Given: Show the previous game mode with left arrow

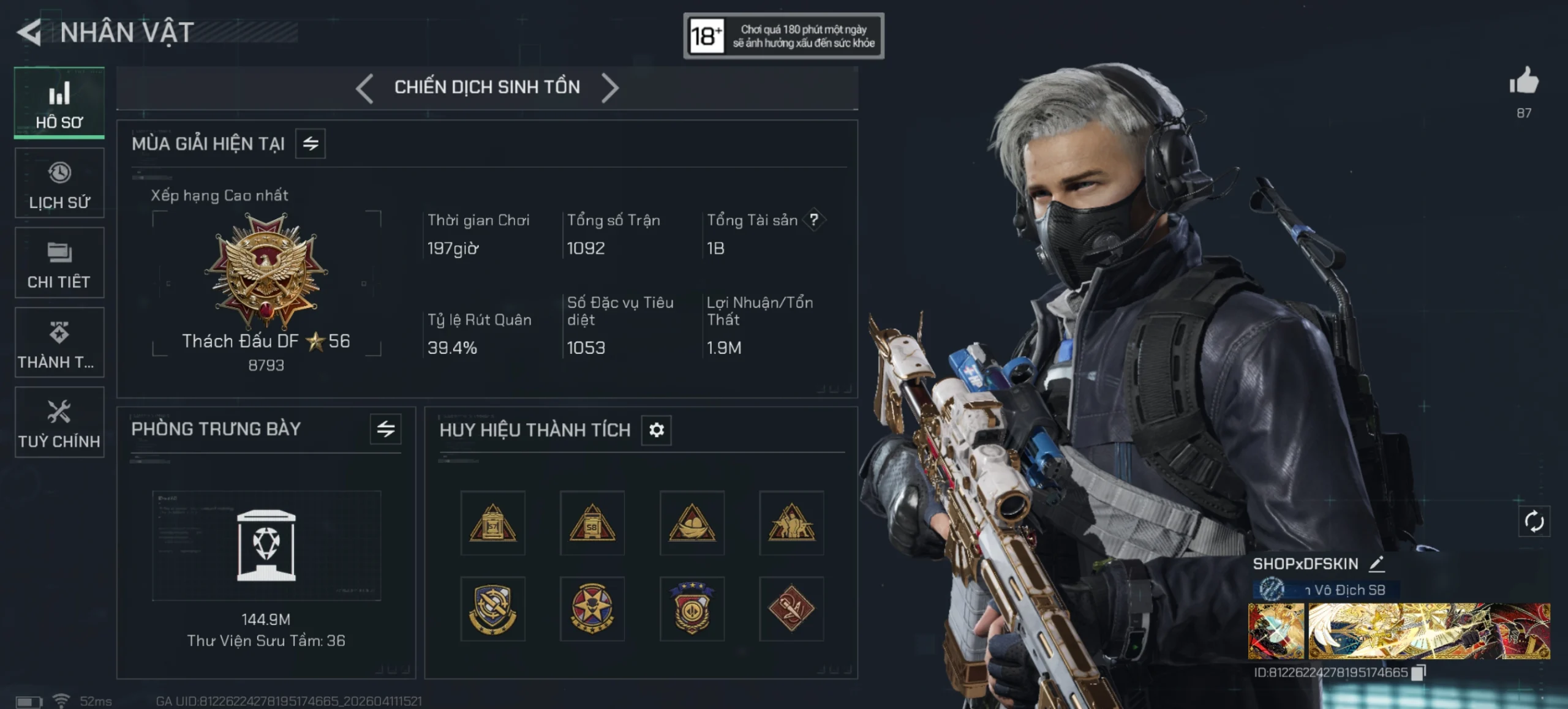Looking at the screenshot, I should coord(364,88).
